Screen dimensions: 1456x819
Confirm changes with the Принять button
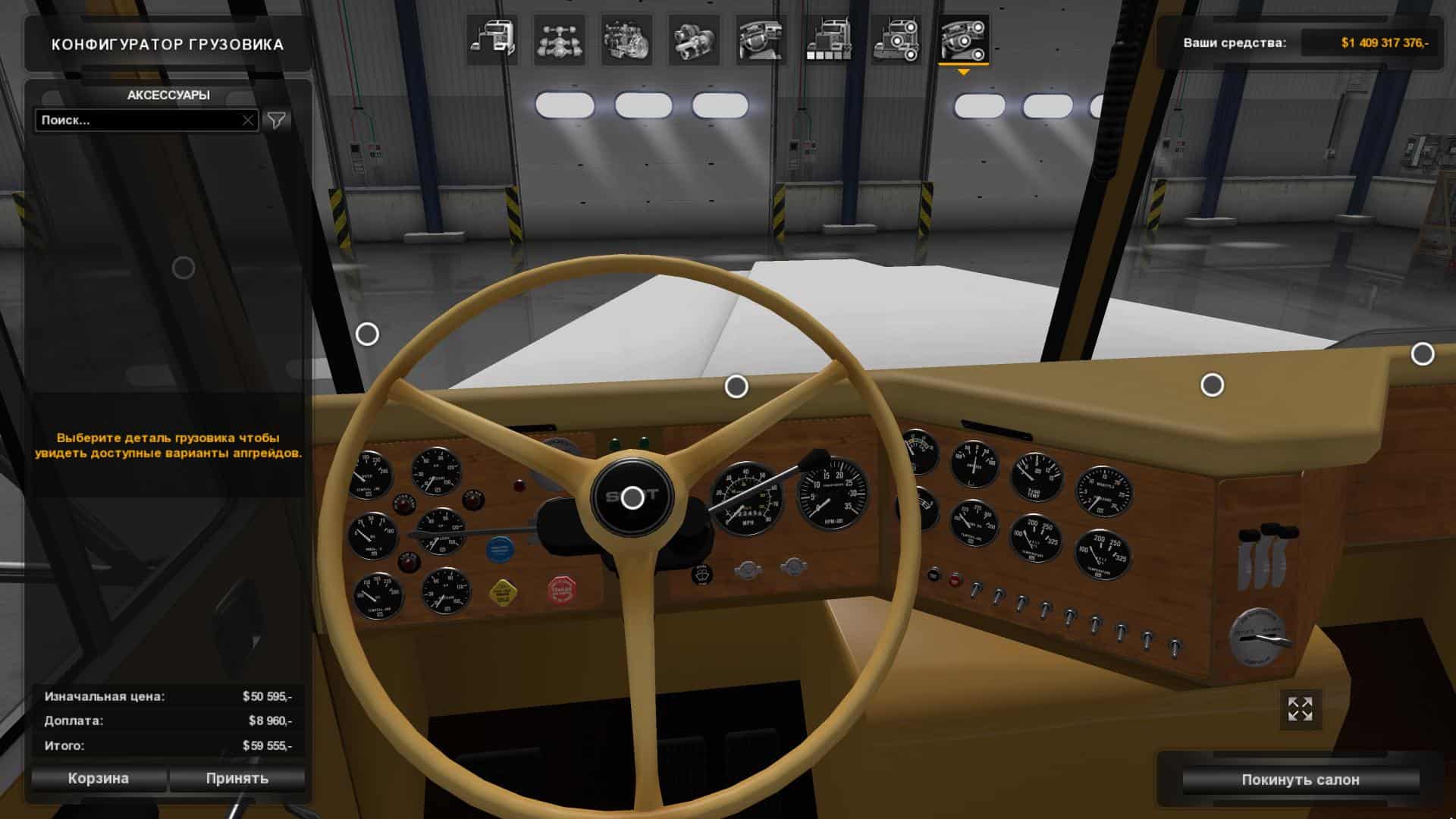point(237,778)
